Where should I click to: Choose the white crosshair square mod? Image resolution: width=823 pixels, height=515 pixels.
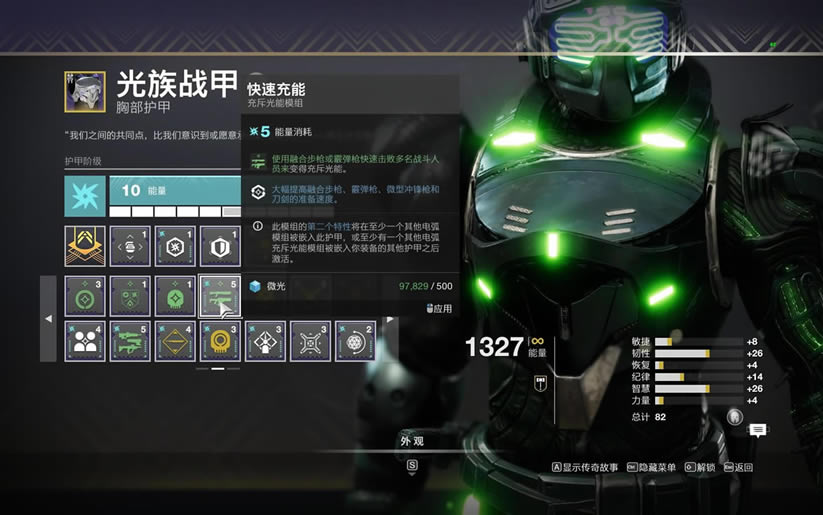(310, 341)
